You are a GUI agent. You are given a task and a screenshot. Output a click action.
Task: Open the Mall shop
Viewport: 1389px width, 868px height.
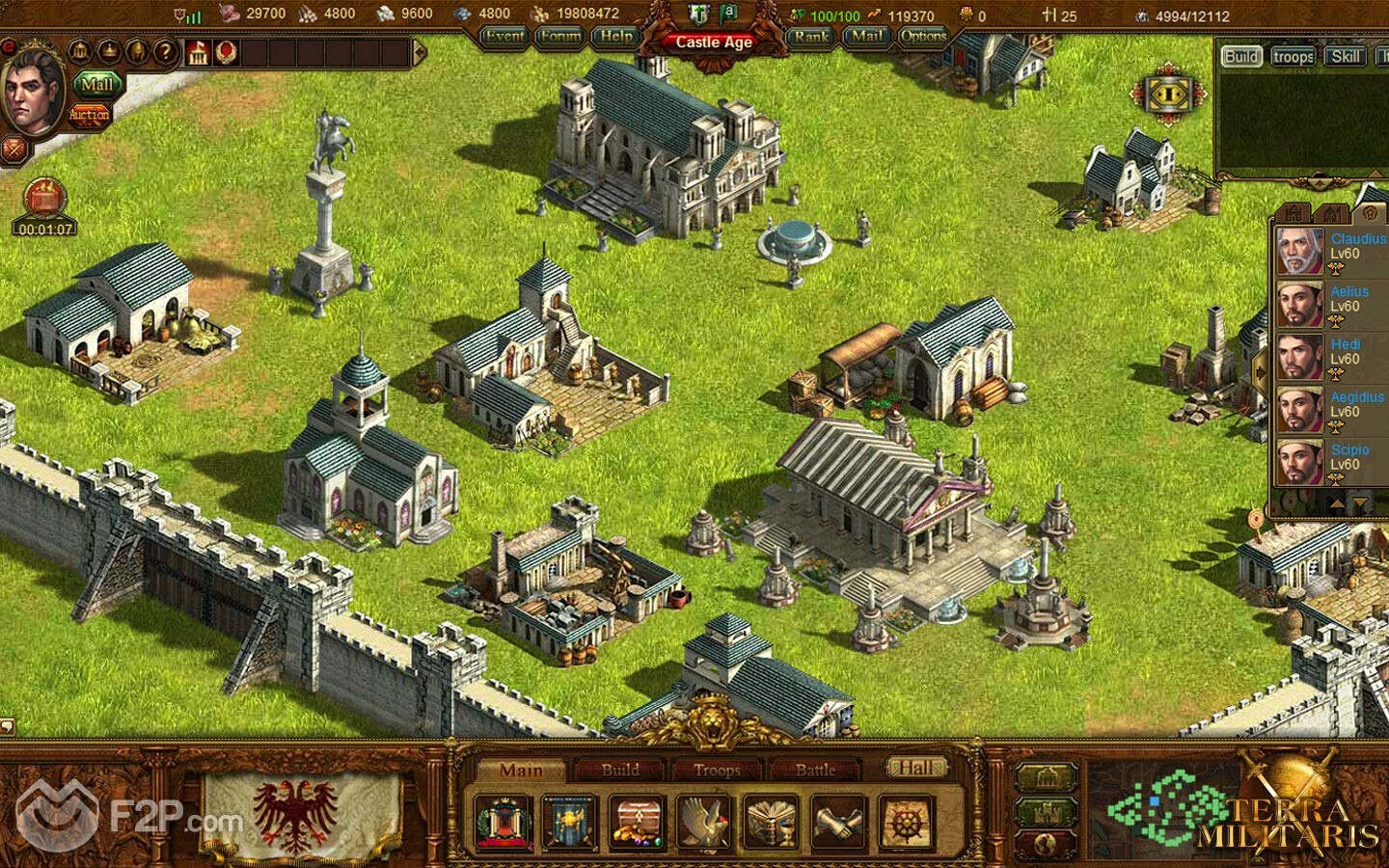coord(96,85)
